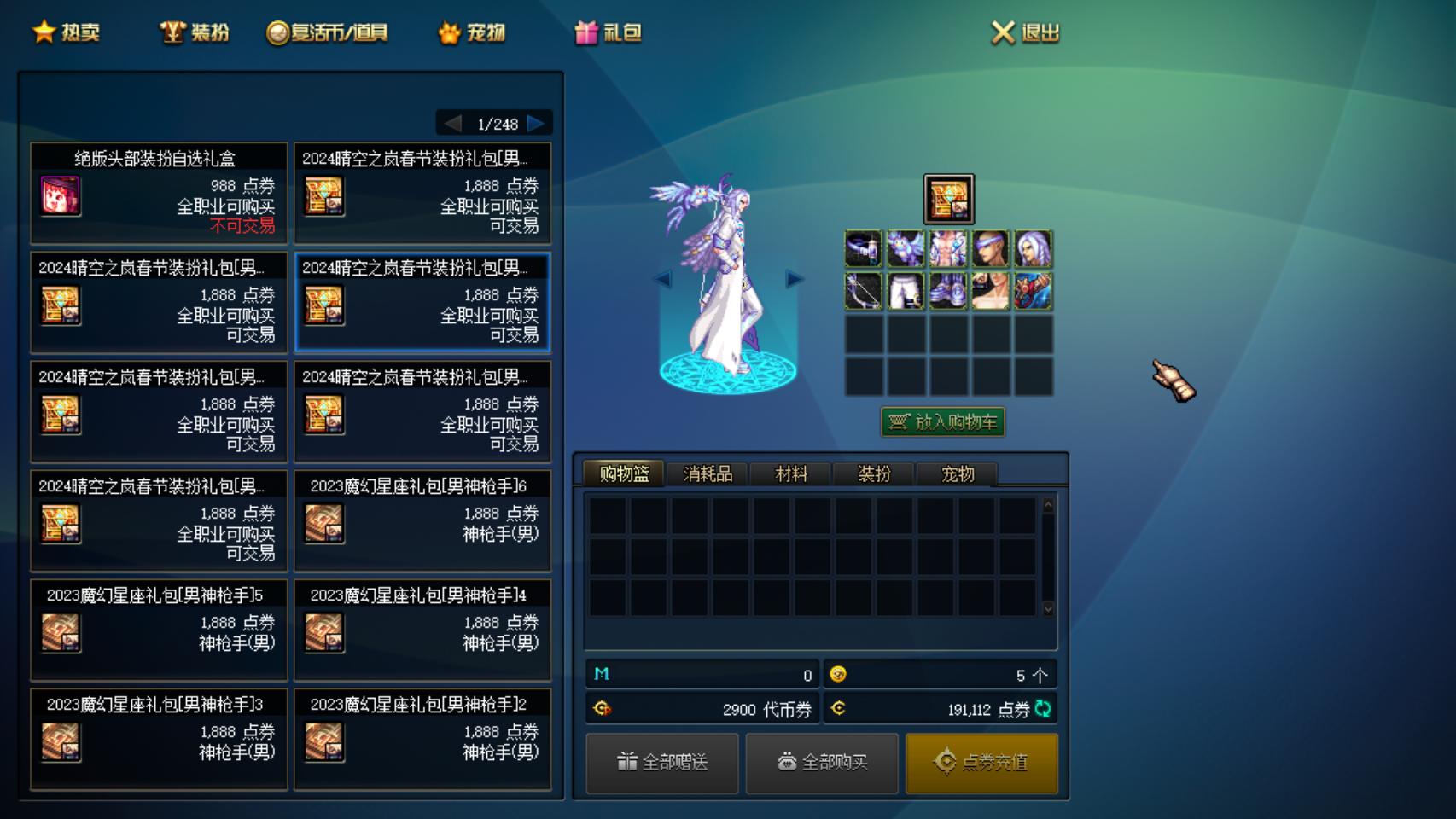Viewport: 1456px width, 819px height.
Task: Open the 礼包 gift pack category
Action: (x=608, y=32)
